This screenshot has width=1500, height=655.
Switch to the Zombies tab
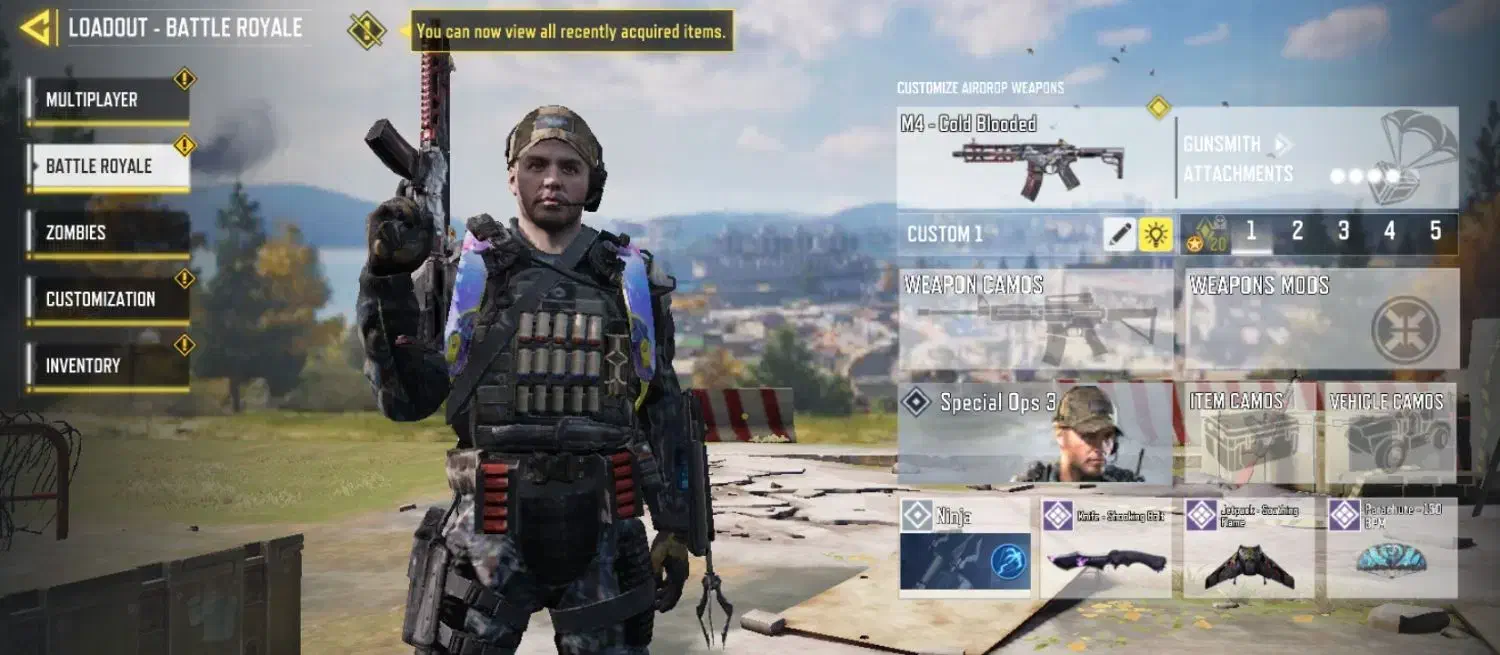point(108,232)
